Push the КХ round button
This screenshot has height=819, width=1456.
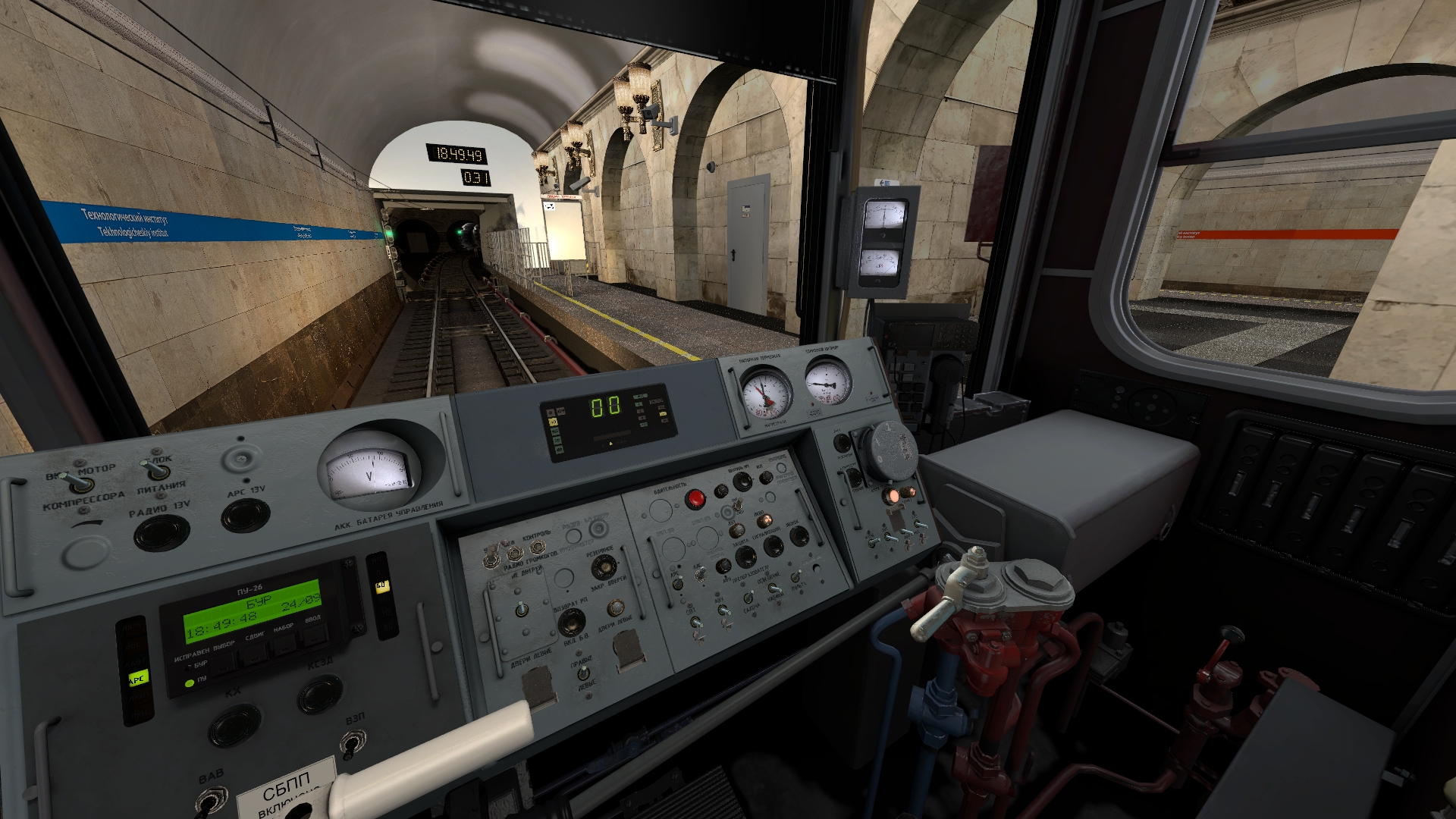click(x=234, y=725)
